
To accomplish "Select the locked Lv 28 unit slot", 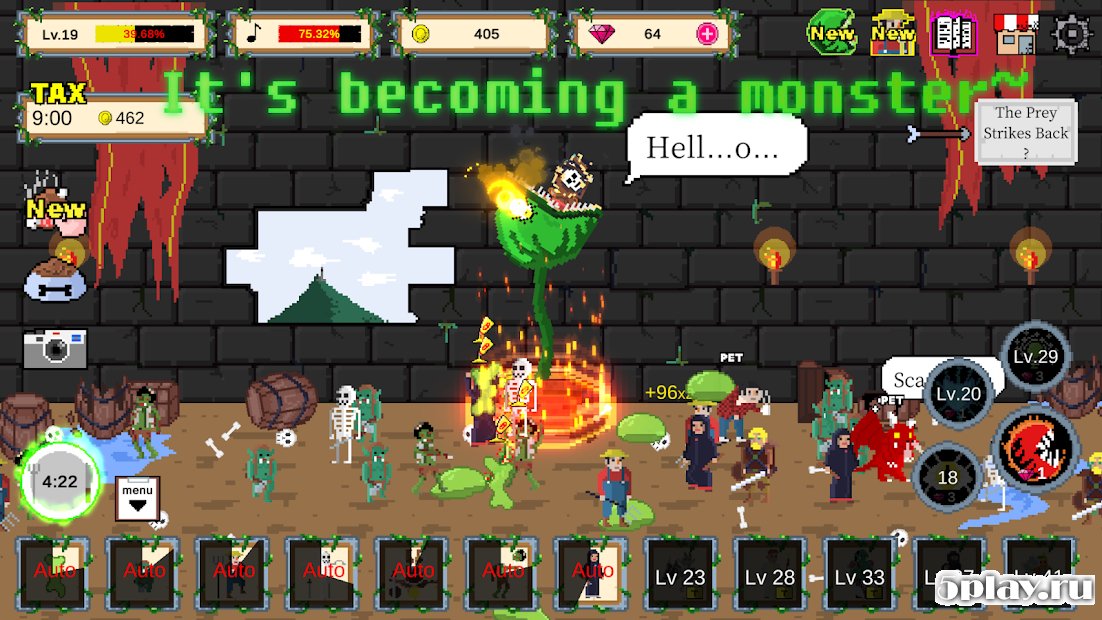I will point(770,576).
